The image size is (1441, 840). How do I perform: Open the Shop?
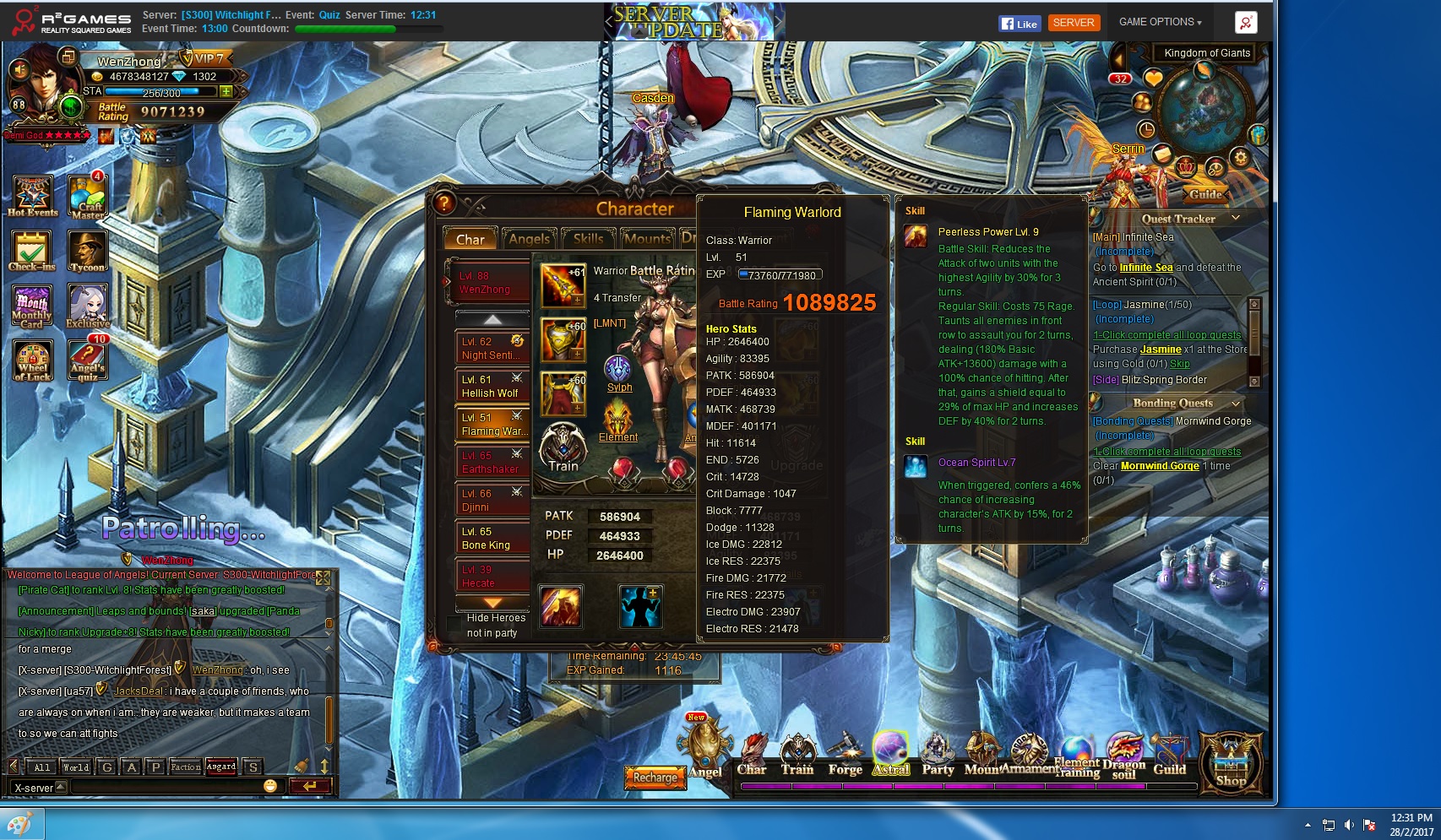1231,762
